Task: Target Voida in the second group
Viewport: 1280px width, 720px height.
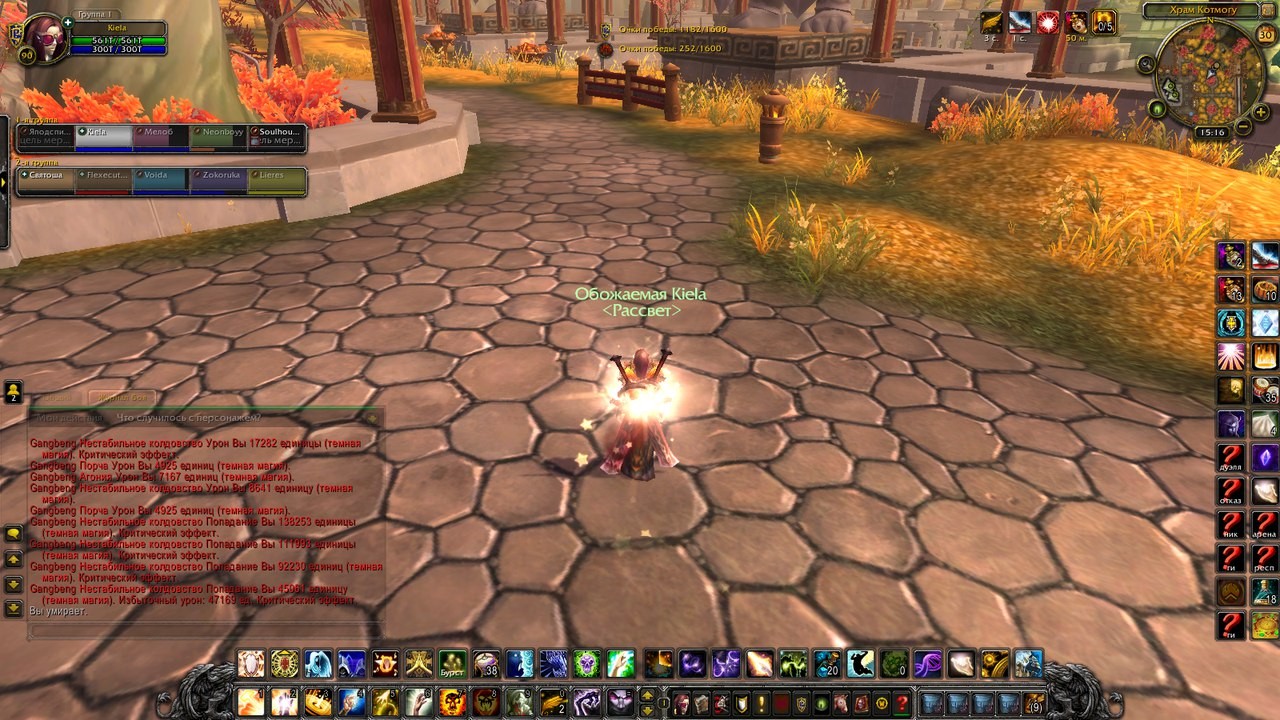Action: (161, 180)
